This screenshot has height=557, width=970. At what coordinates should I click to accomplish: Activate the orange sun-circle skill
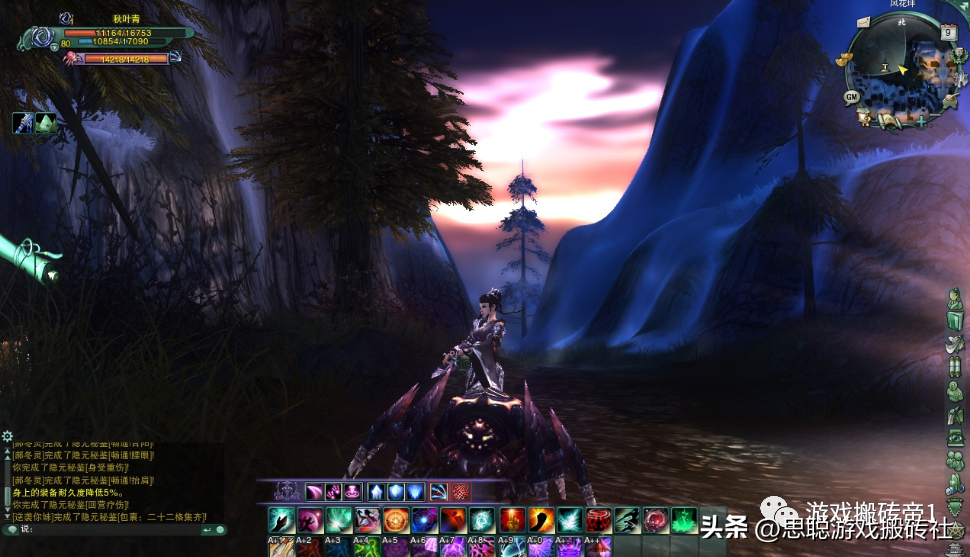(x=396, y=520)
